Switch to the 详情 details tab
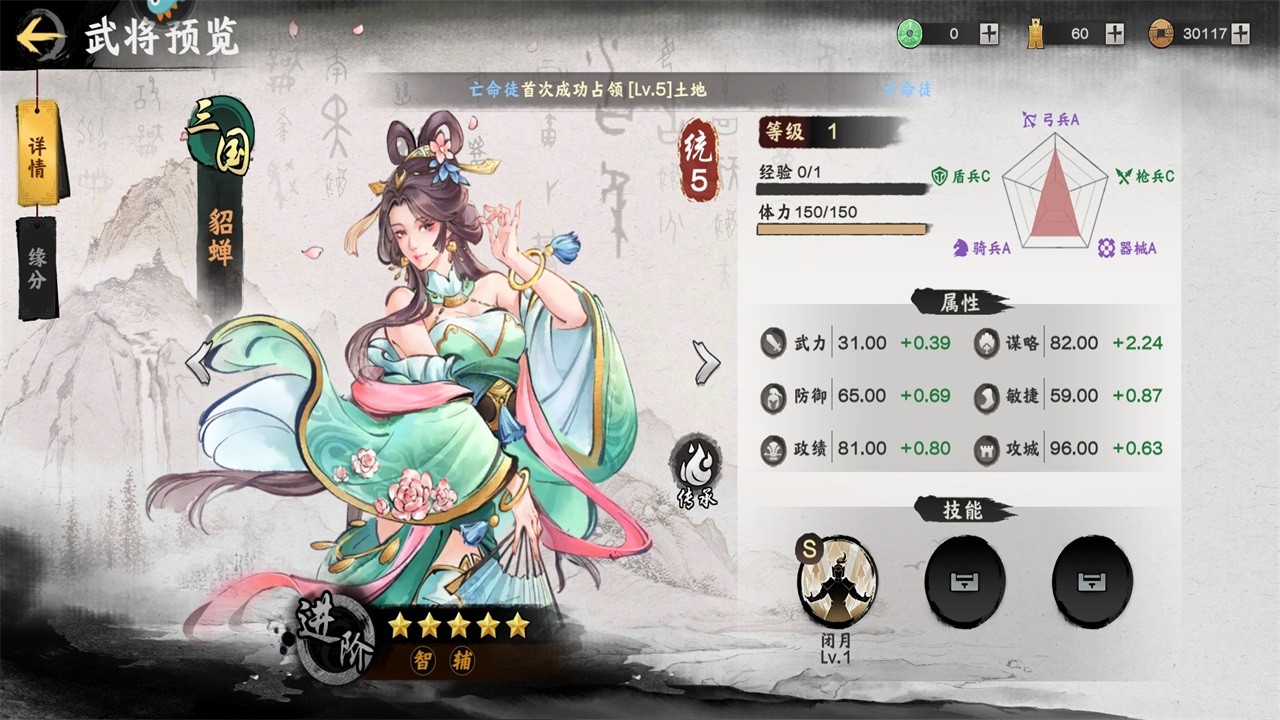The image size is (1280, 720). click(38, 155)
